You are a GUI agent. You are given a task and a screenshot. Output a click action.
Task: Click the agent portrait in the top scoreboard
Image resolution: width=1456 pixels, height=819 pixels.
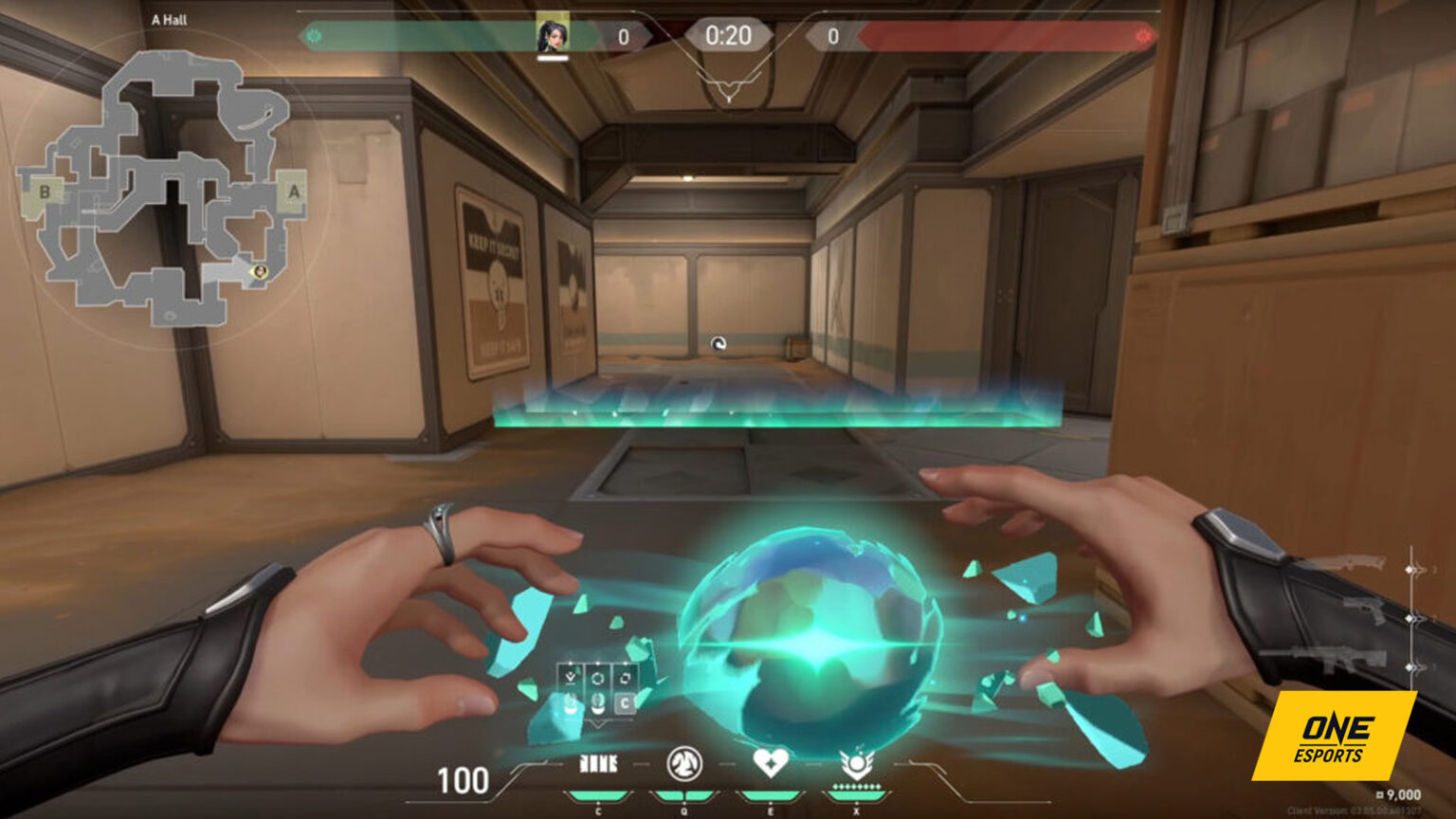[555, 33]
